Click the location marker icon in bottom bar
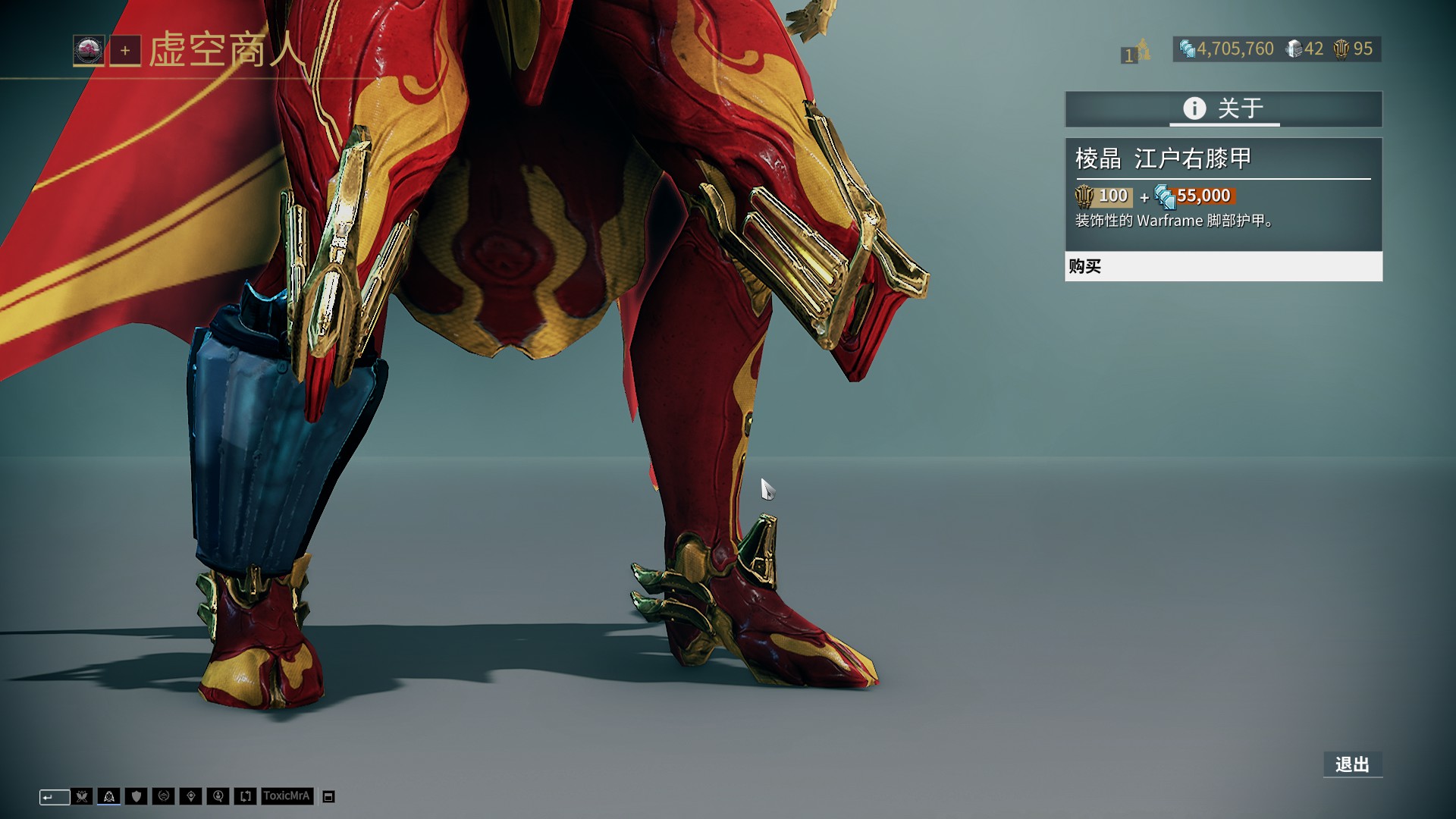1456x819 pixels. [191, 796]
